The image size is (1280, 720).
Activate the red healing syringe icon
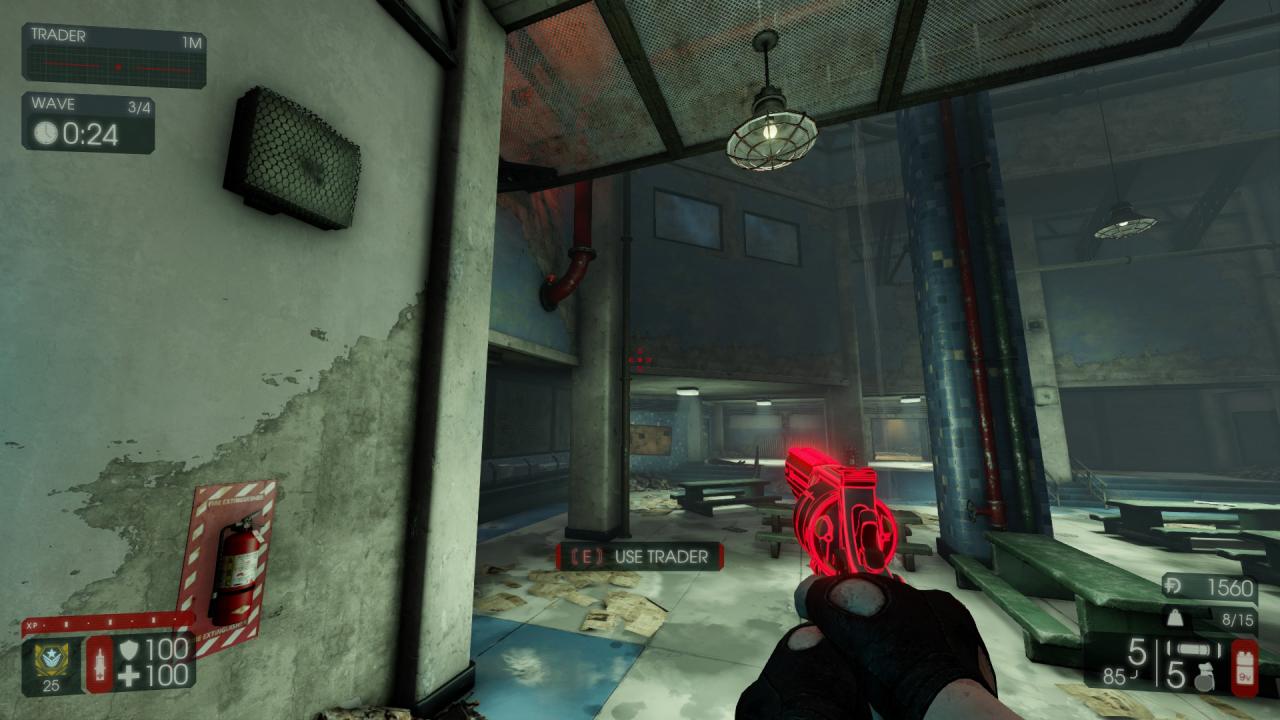[x=100, y=662]
